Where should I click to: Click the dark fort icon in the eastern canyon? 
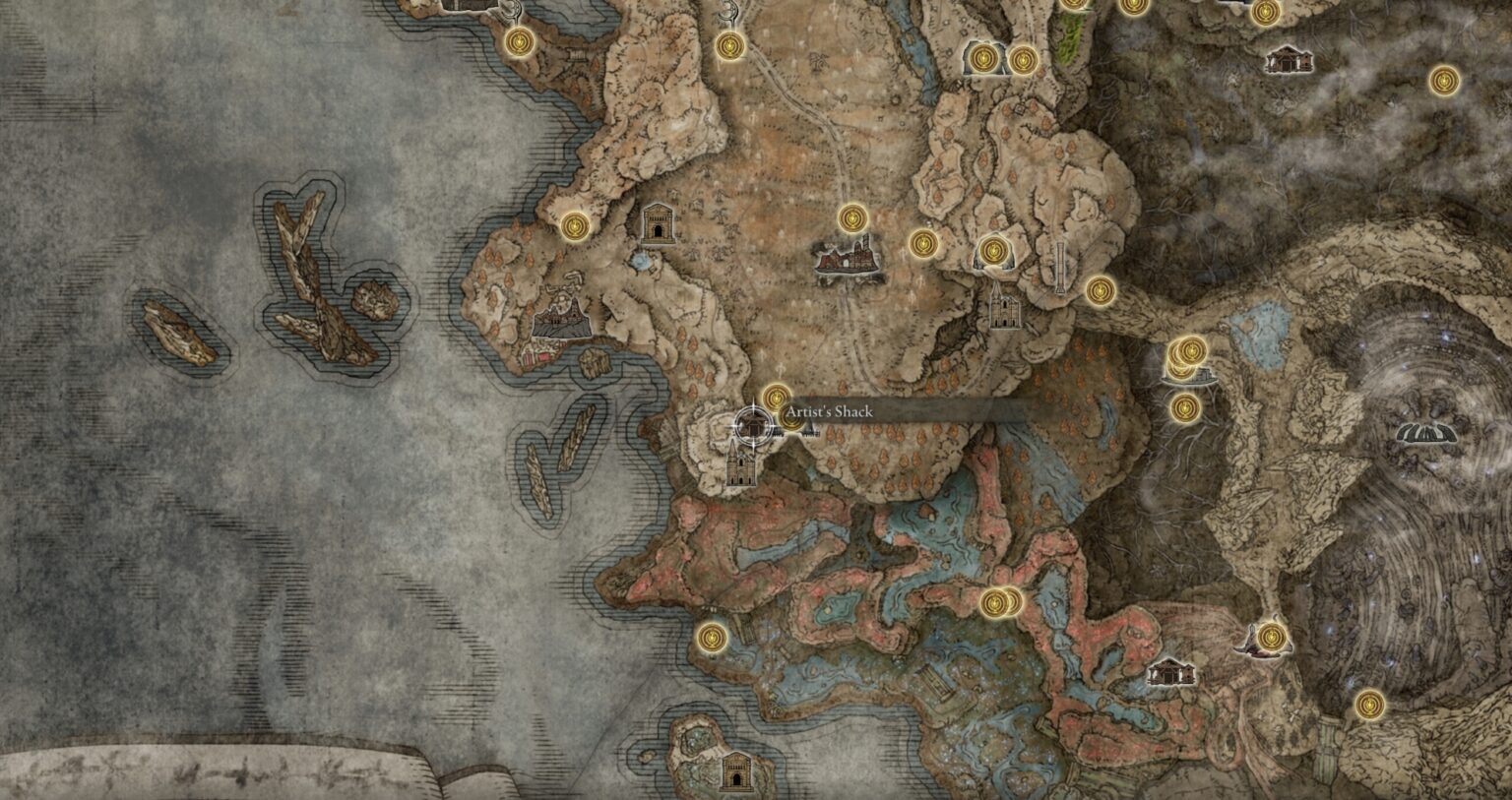pos(1424,431)
